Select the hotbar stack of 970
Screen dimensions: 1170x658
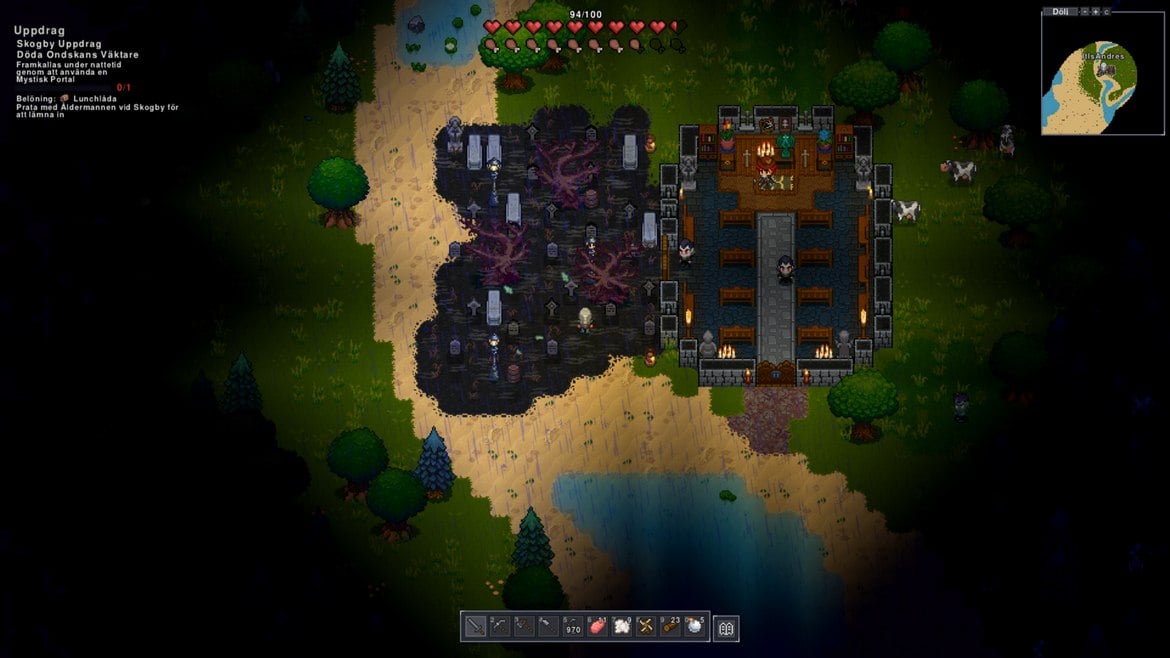point(573,626)
